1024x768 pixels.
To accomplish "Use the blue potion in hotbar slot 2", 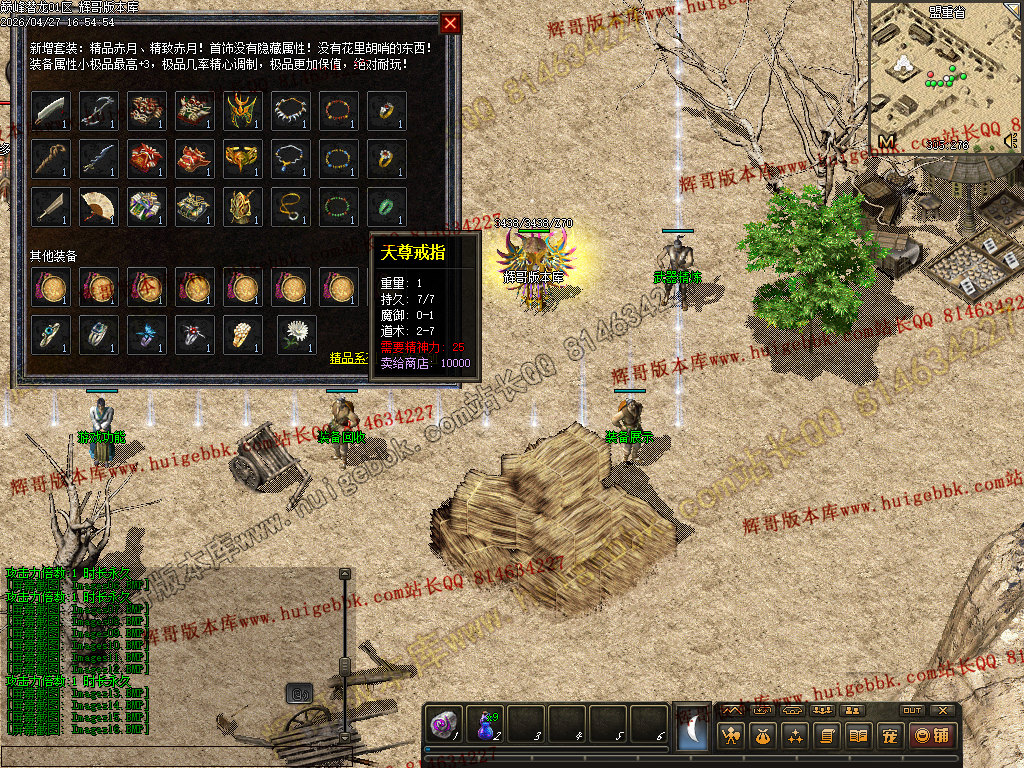I will (487, 724).
